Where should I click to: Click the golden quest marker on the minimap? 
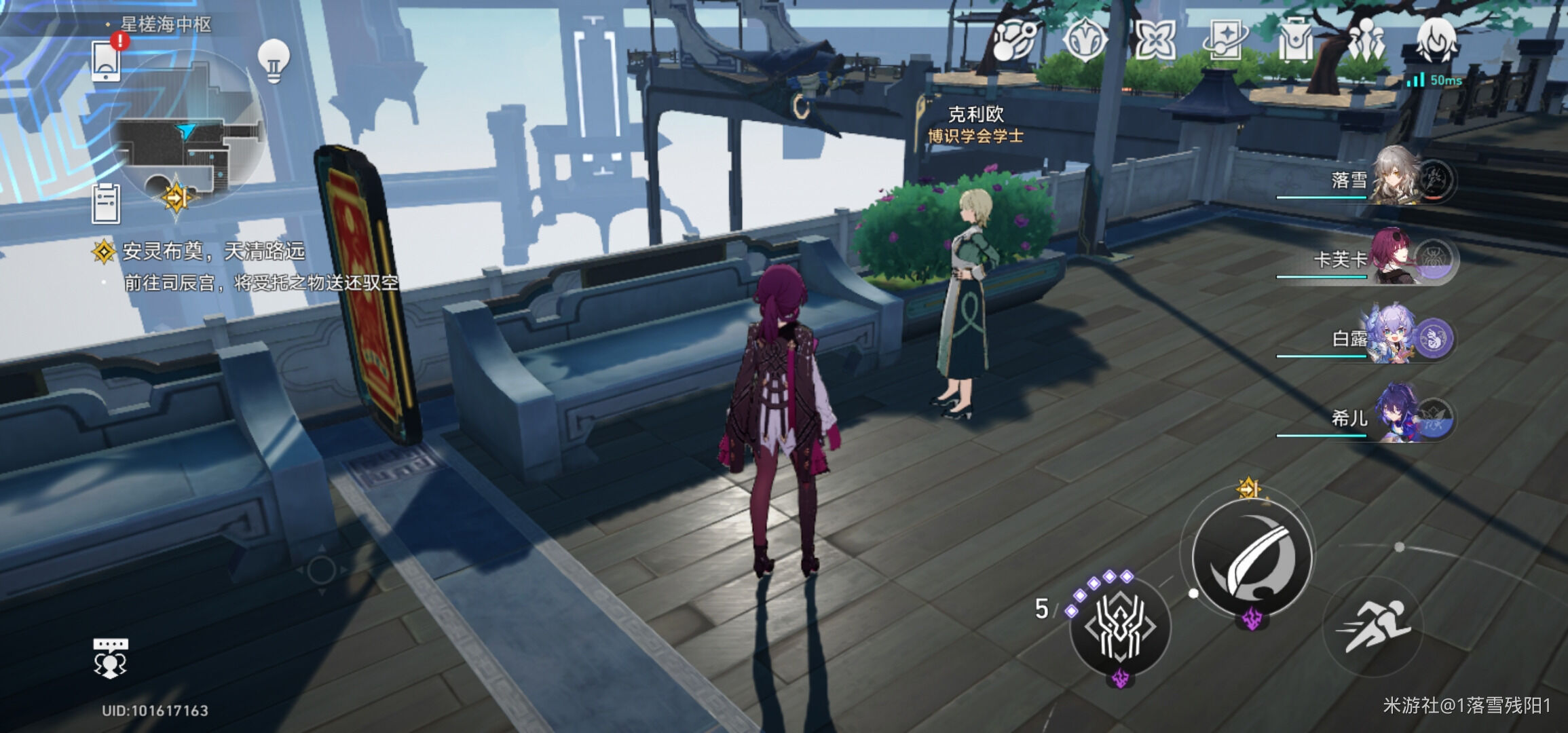176,198
